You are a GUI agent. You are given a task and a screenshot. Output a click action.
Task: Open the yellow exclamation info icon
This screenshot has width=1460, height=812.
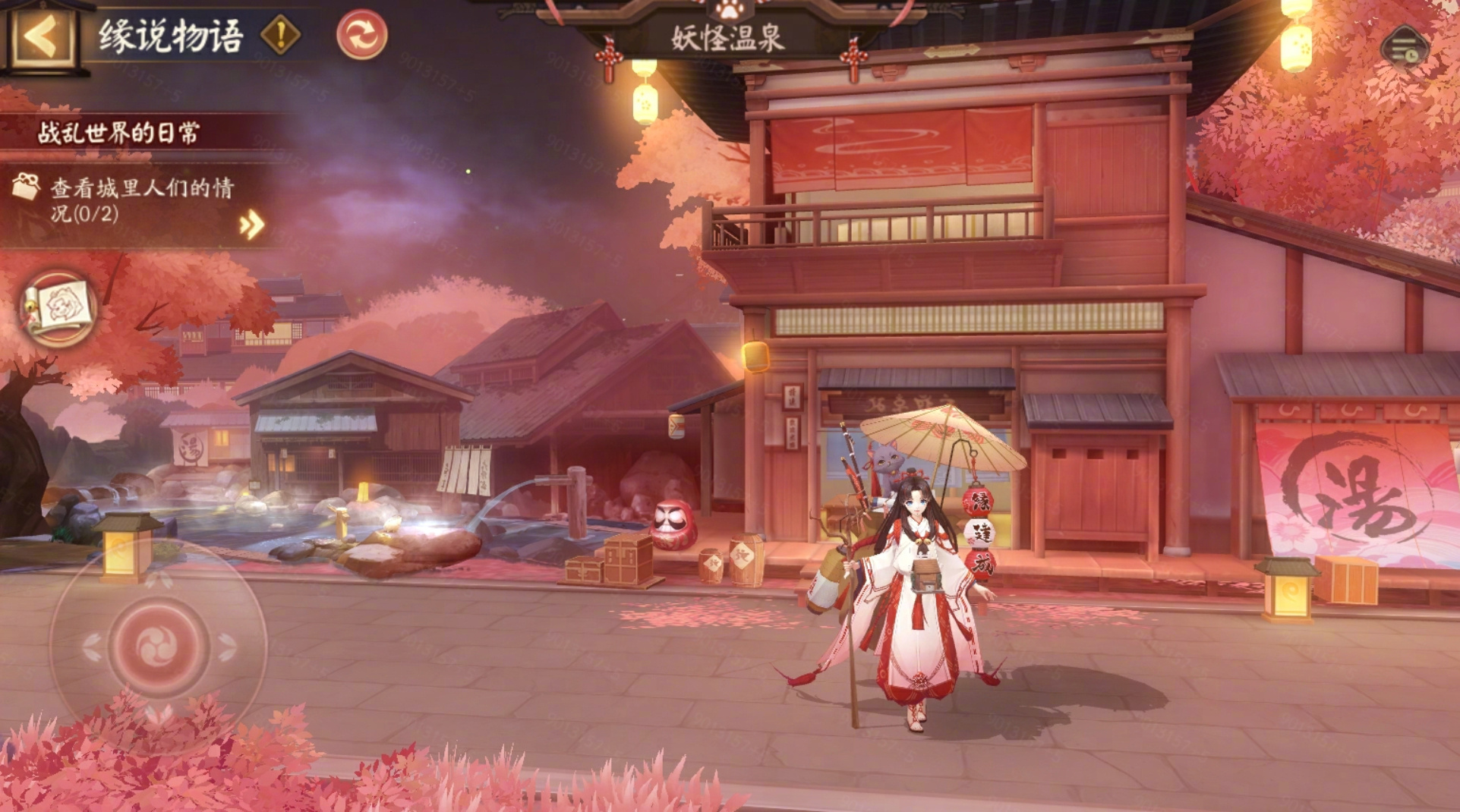(281, 35)
